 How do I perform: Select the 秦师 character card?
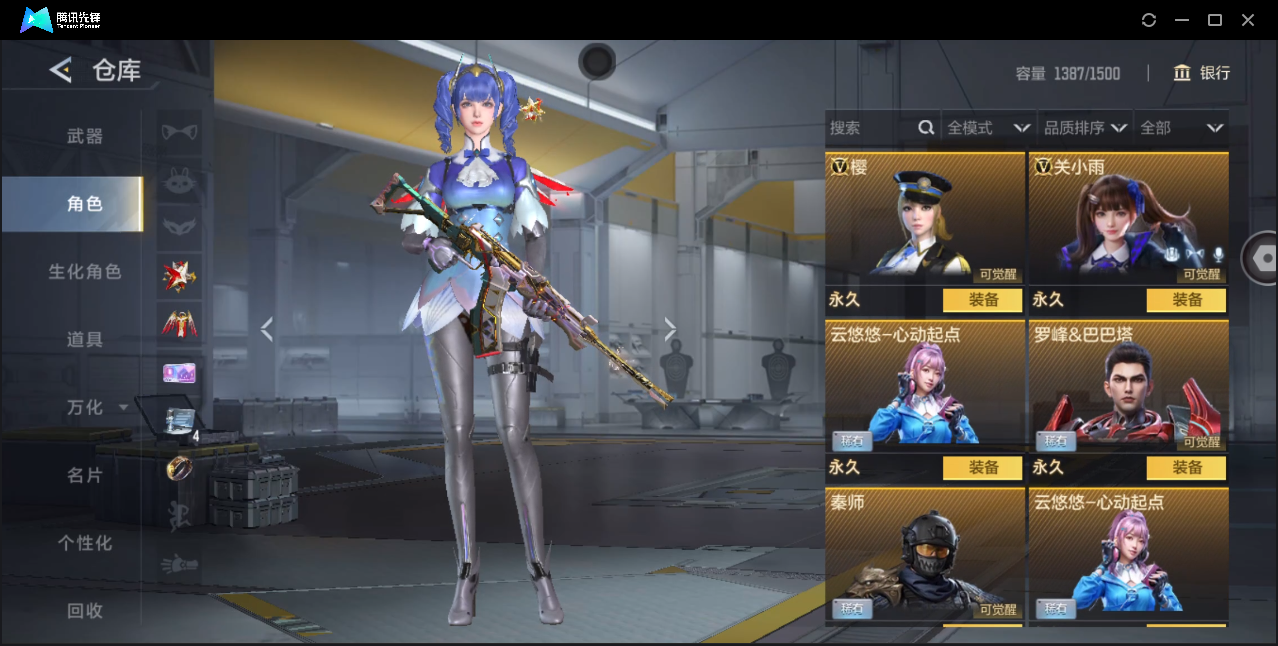pyautogui.click(x=925, y=553)
